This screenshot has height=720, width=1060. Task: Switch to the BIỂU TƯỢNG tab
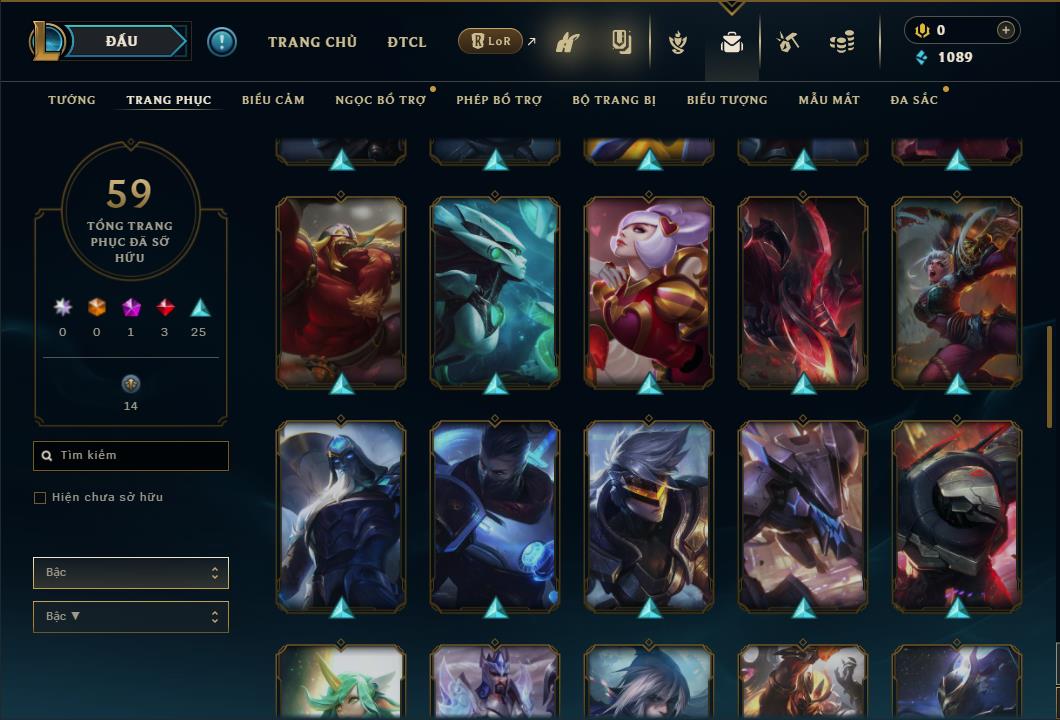pos(727,100)
